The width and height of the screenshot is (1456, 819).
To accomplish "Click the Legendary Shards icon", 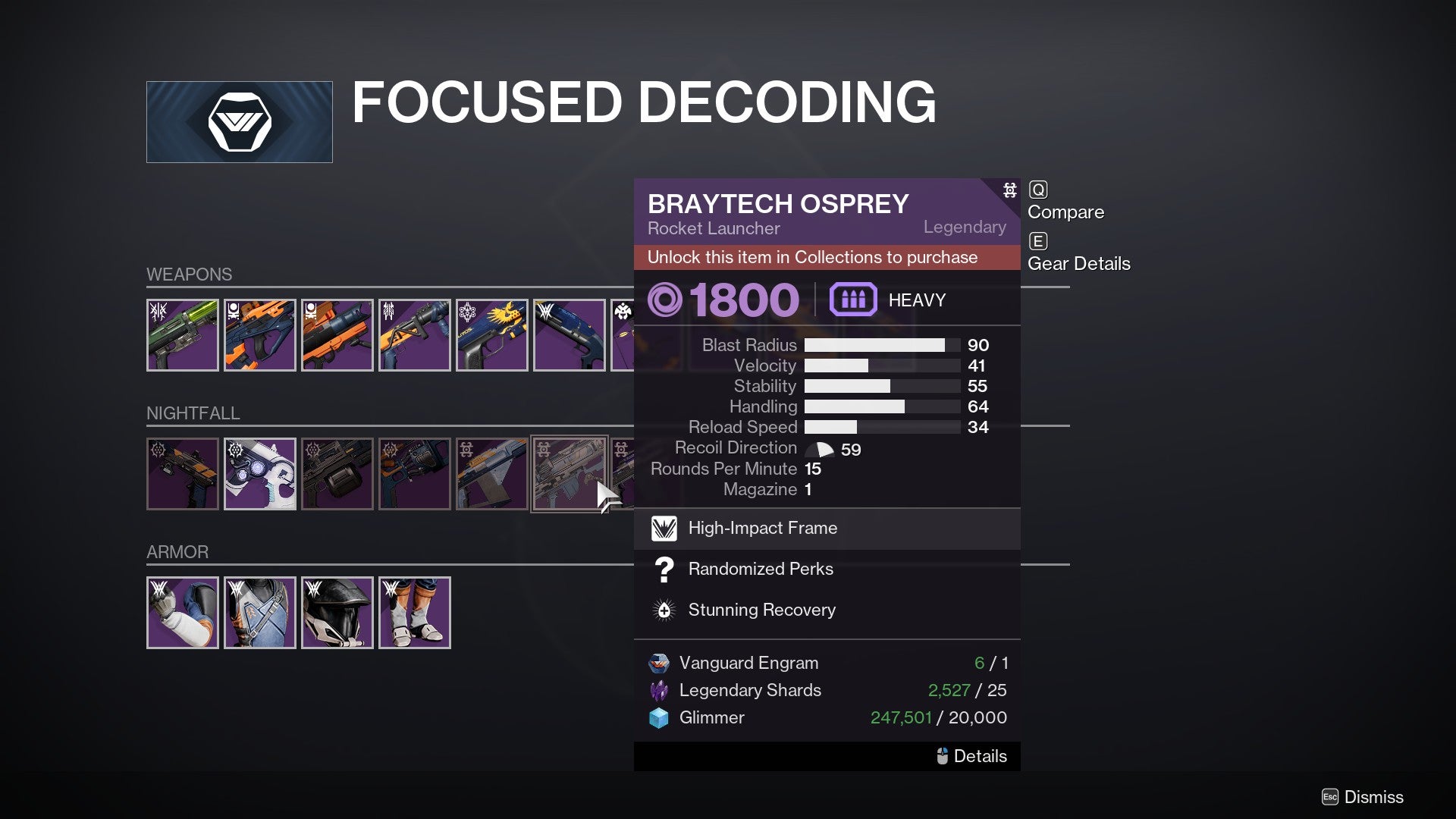I will (x=658, y=690).
